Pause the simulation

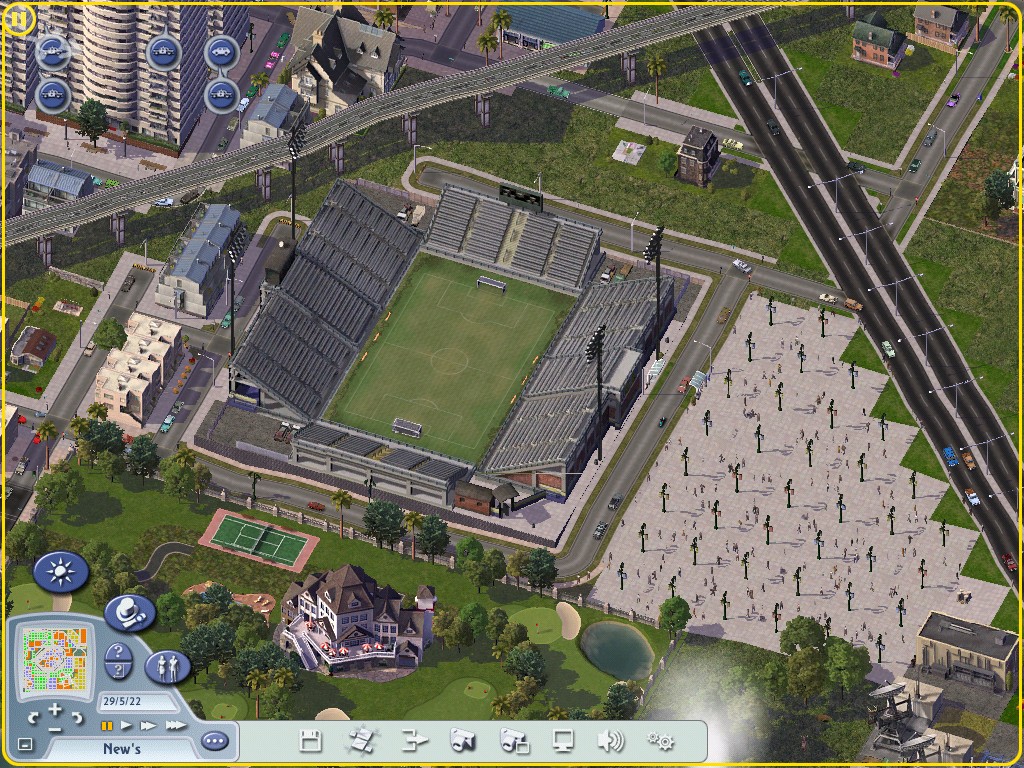pos(106,725)
